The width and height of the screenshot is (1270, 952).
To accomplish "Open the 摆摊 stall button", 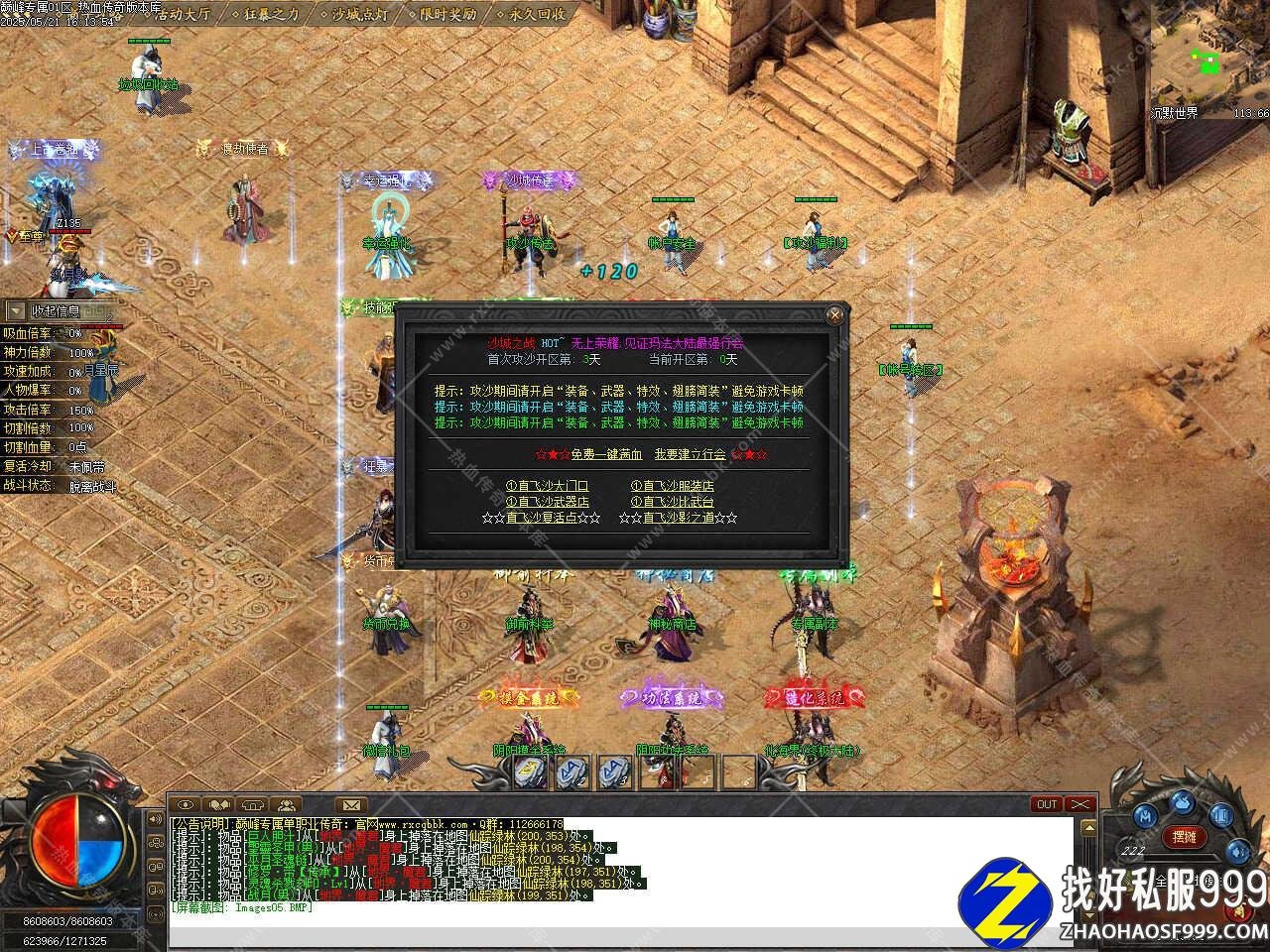I will [1184, 837].
